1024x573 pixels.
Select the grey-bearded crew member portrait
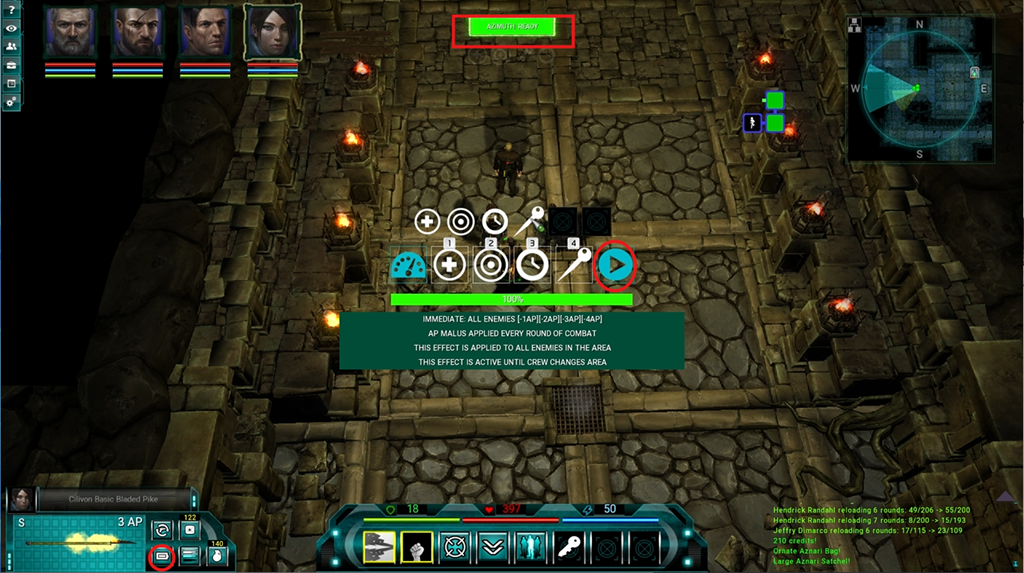[70, 33]
